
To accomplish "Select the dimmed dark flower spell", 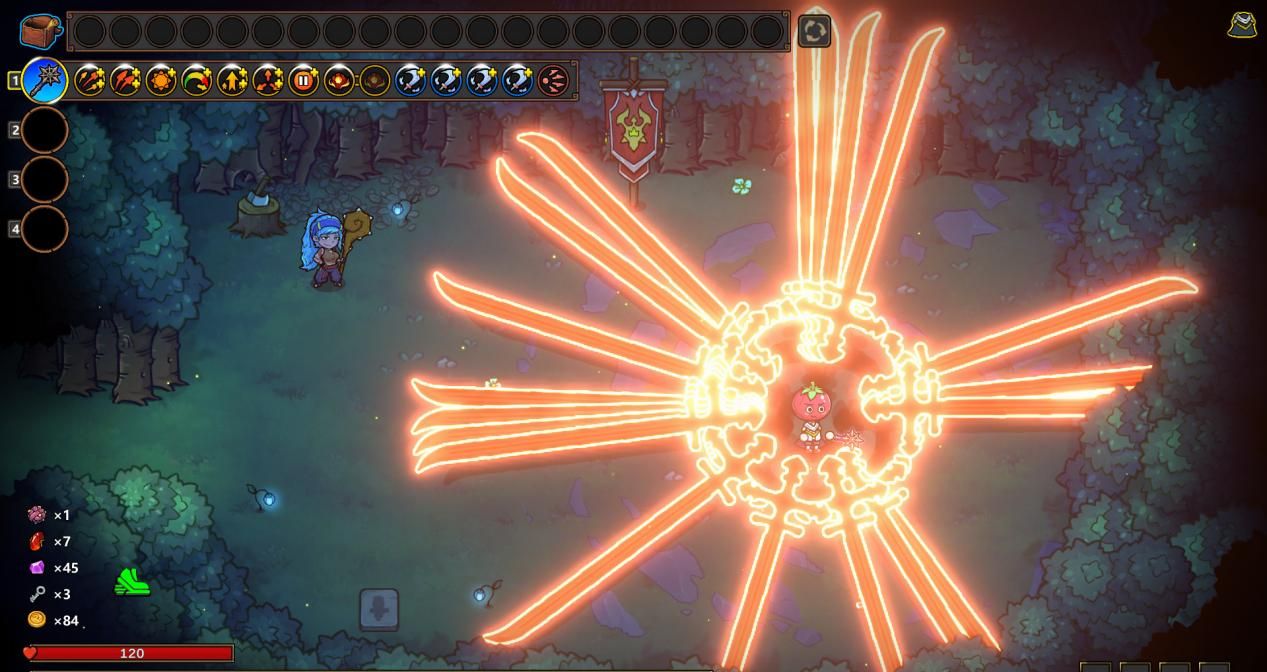I will (374, 80).
